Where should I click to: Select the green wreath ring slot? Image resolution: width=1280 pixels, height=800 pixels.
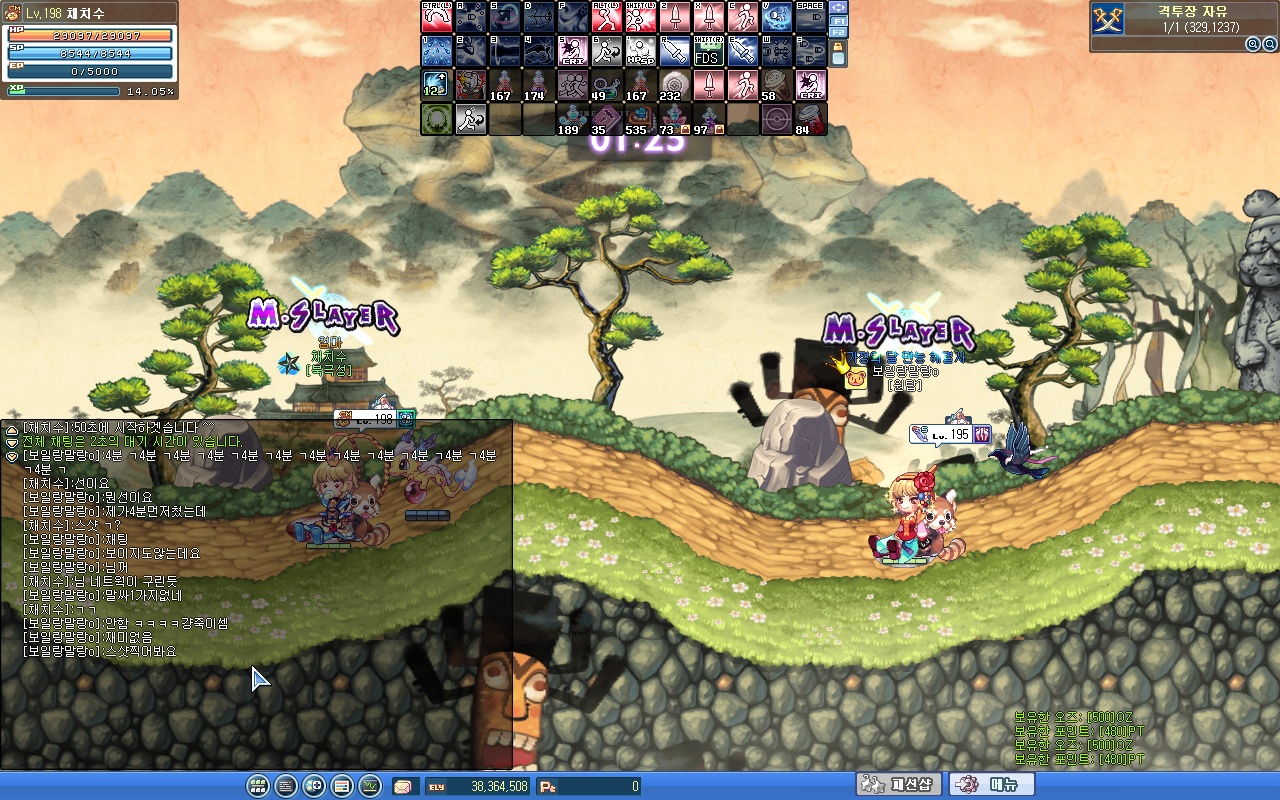[x=436, y=119]
